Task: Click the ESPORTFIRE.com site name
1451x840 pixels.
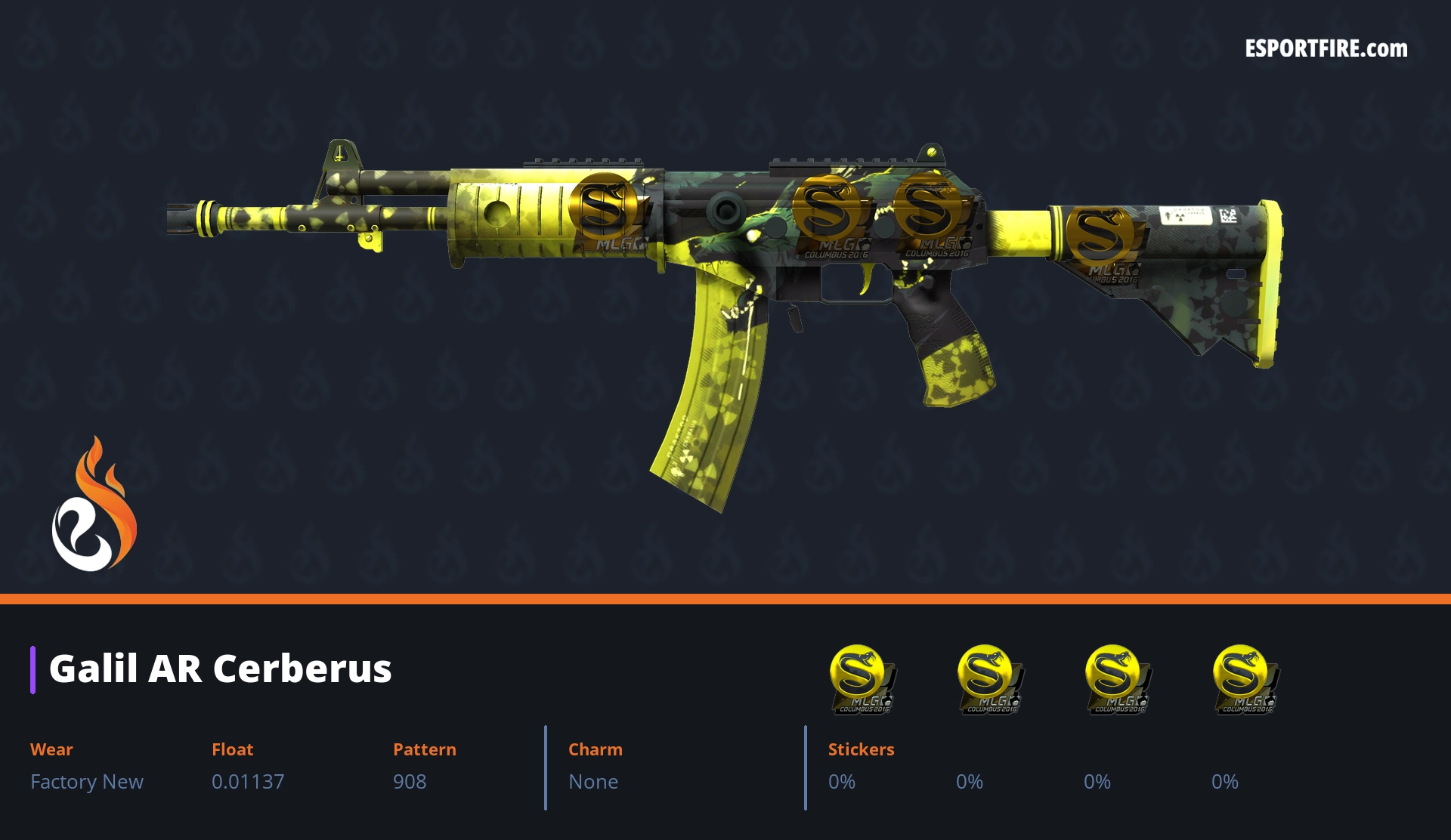Action: click(1326, 49)
